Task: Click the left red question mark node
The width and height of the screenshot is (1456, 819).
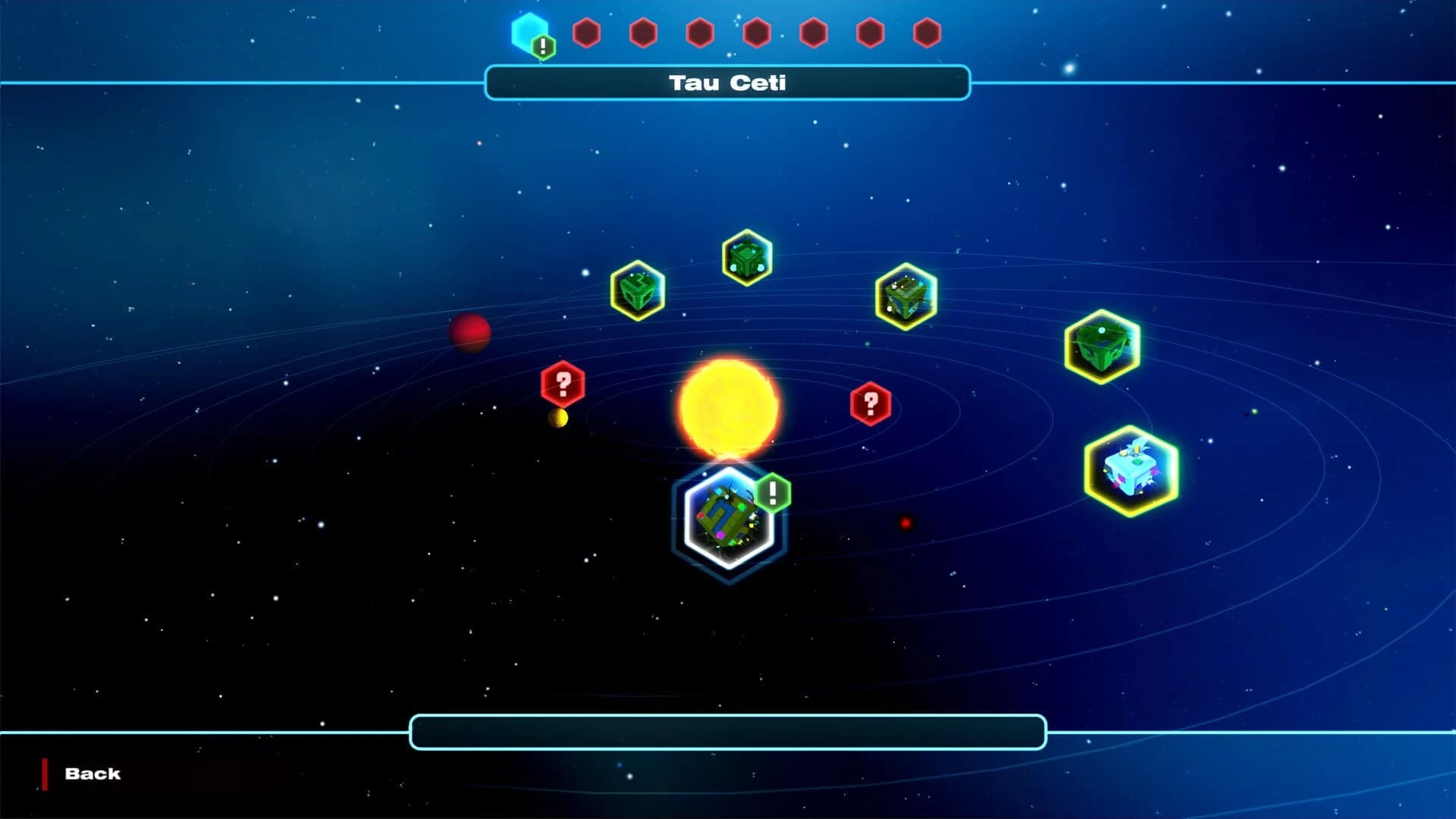Action: pos(561,383)
